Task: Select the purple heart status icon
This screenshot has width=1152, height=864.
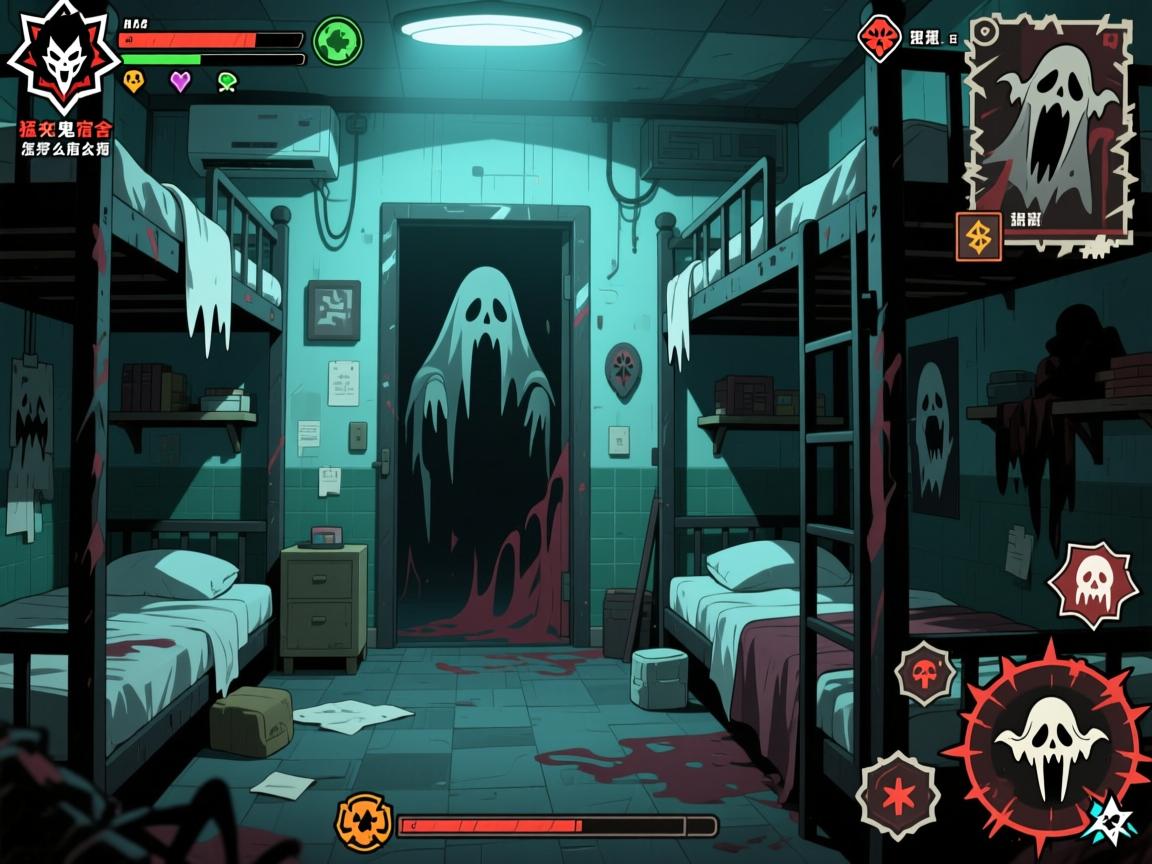Action: (x=180, y=81)
